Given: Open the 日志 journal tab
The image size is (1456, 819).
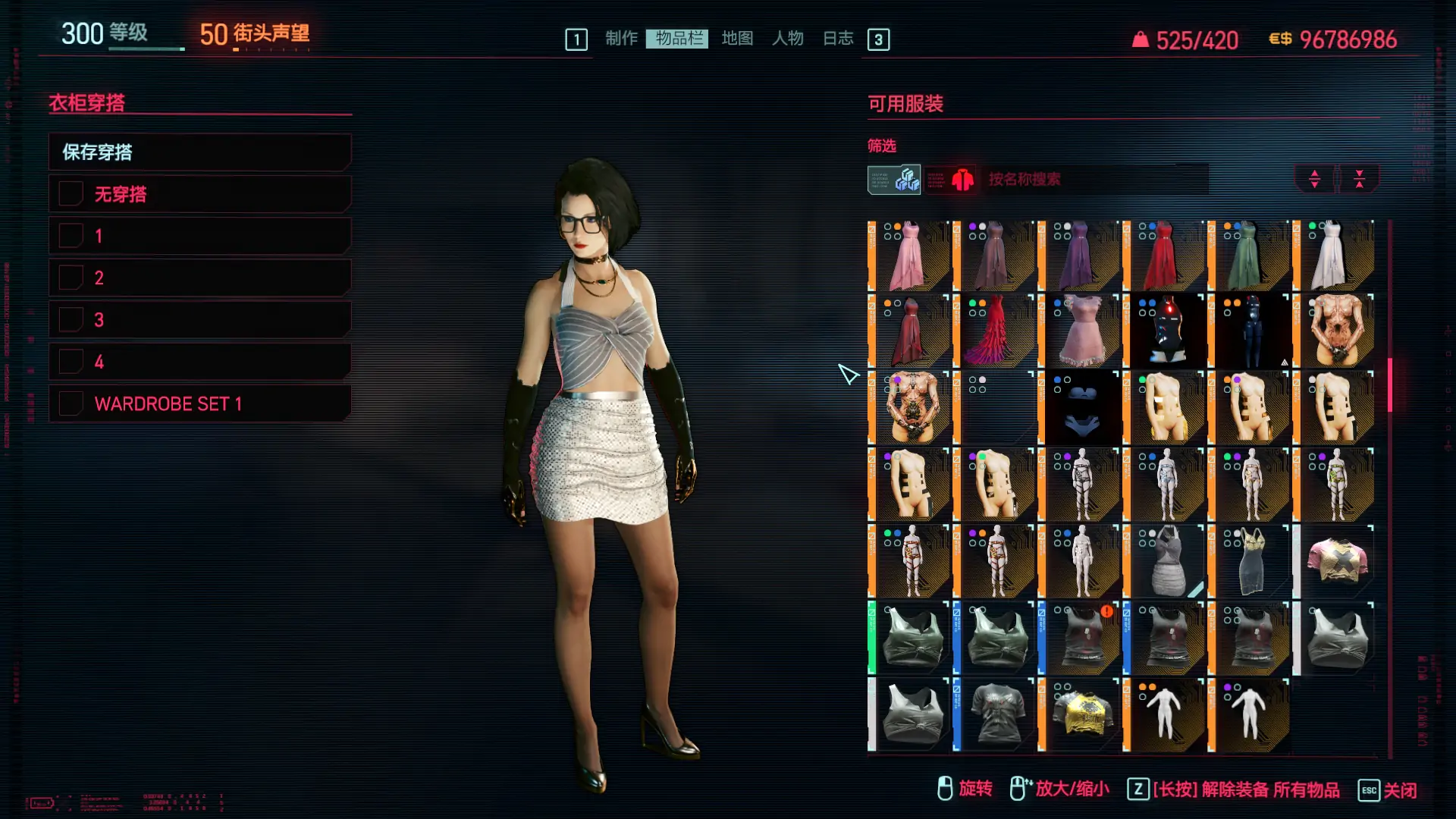Looking at the screenshot, I should point(838,39).
